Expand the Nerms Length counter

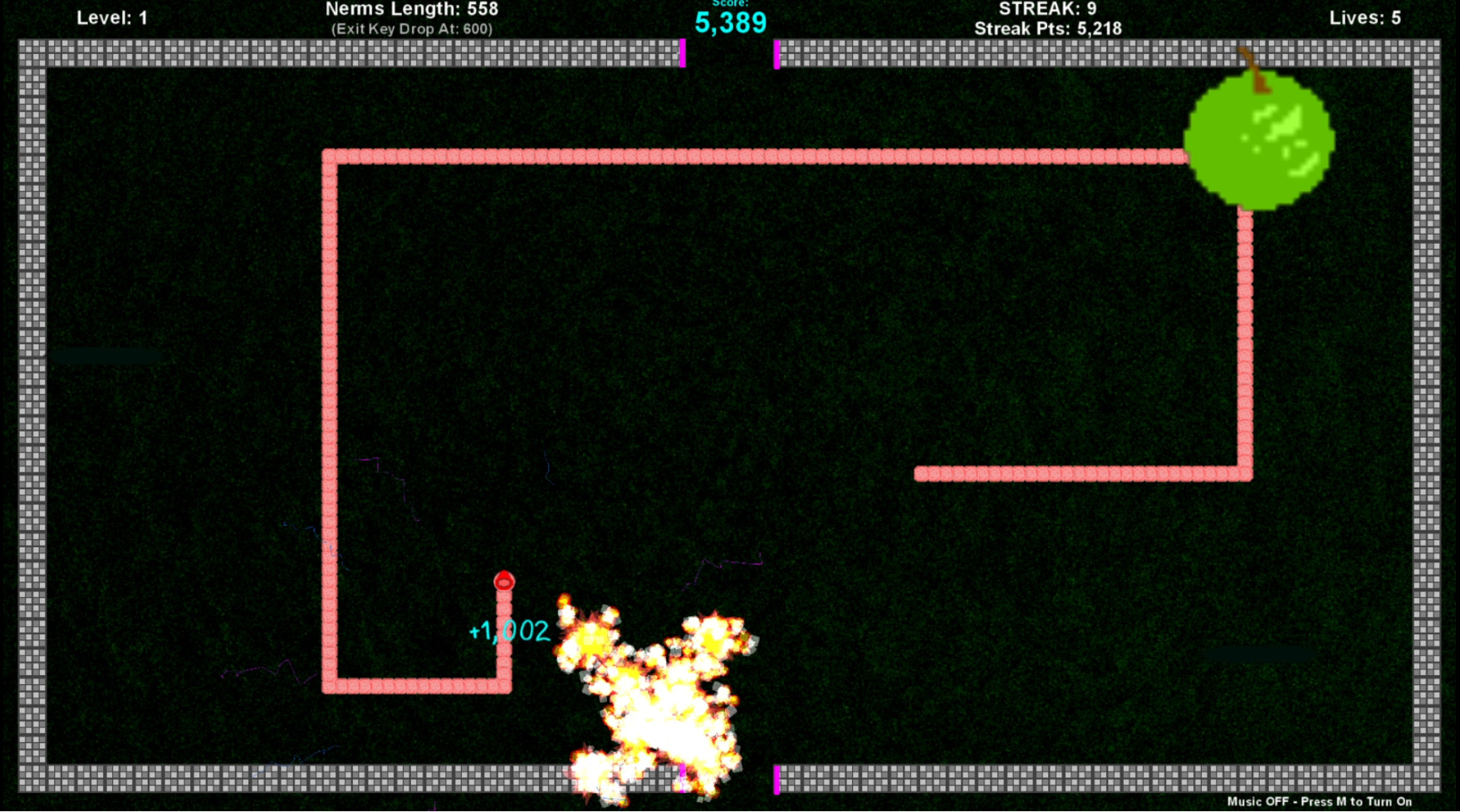[x=413, y=10]
